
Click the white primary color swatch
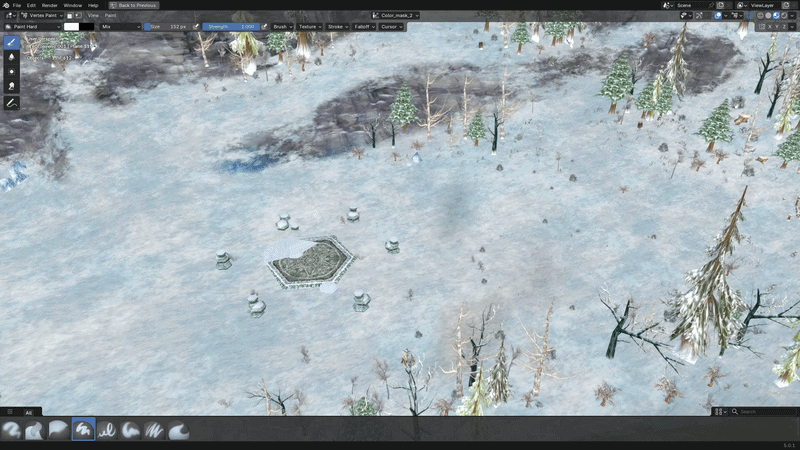[x=71, y=27]
